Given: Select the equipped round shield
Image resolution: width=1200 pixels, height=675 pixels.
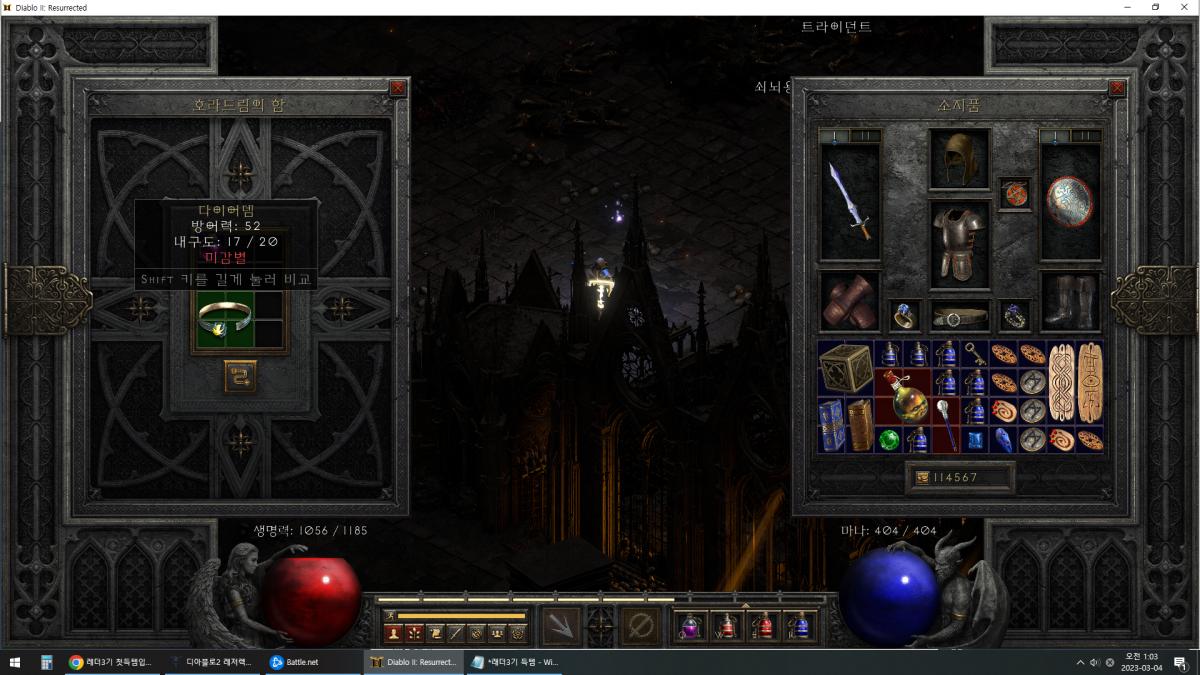Looking at the screenshot, I should coord(1069,202).
